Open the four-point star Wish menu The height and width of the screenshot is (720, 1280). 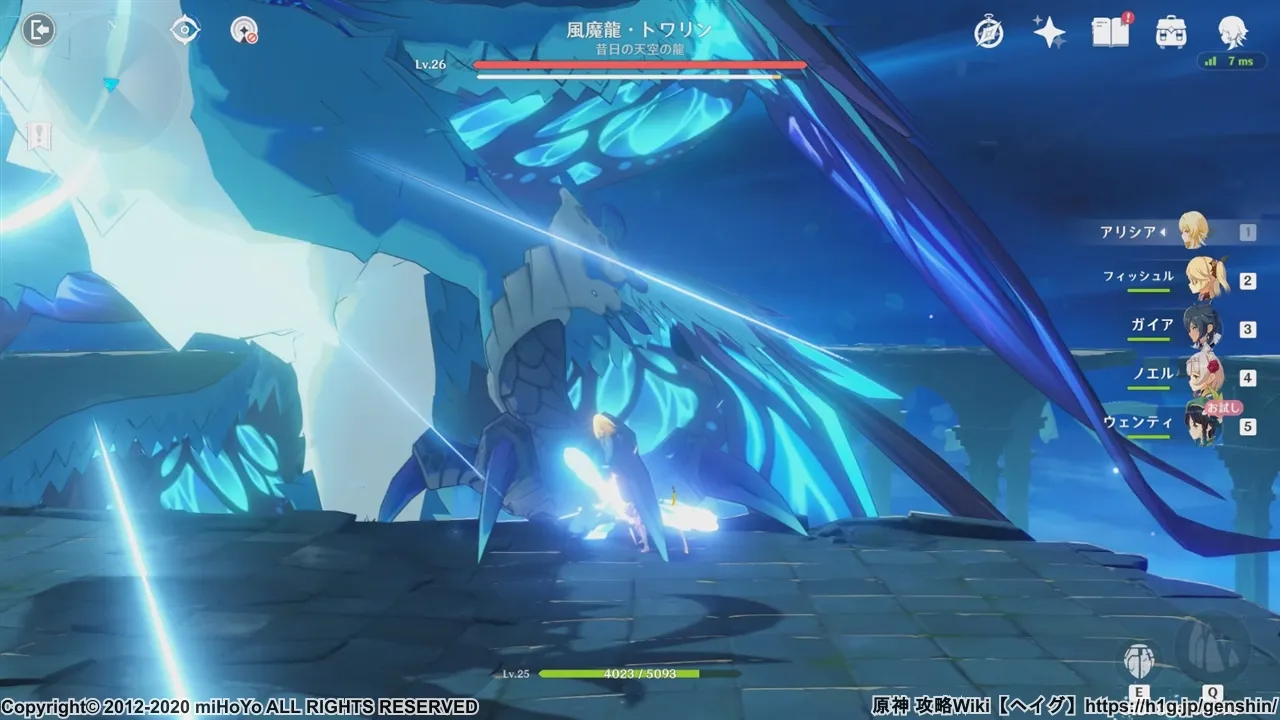(1049, 32)
